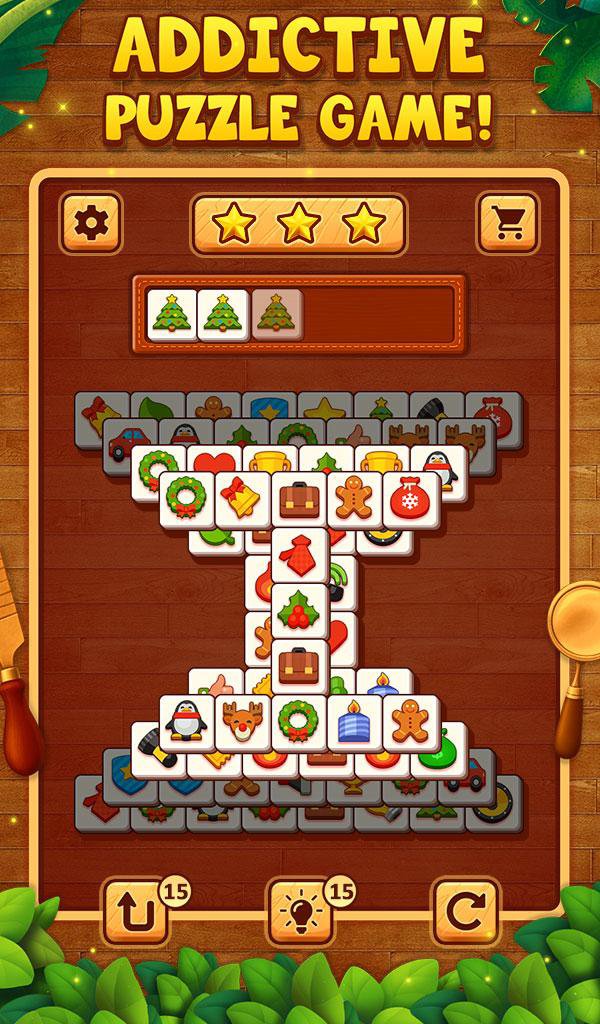Pick the red Santa sack tile
Screen dimensions: 600x1024
pos(410,499)
